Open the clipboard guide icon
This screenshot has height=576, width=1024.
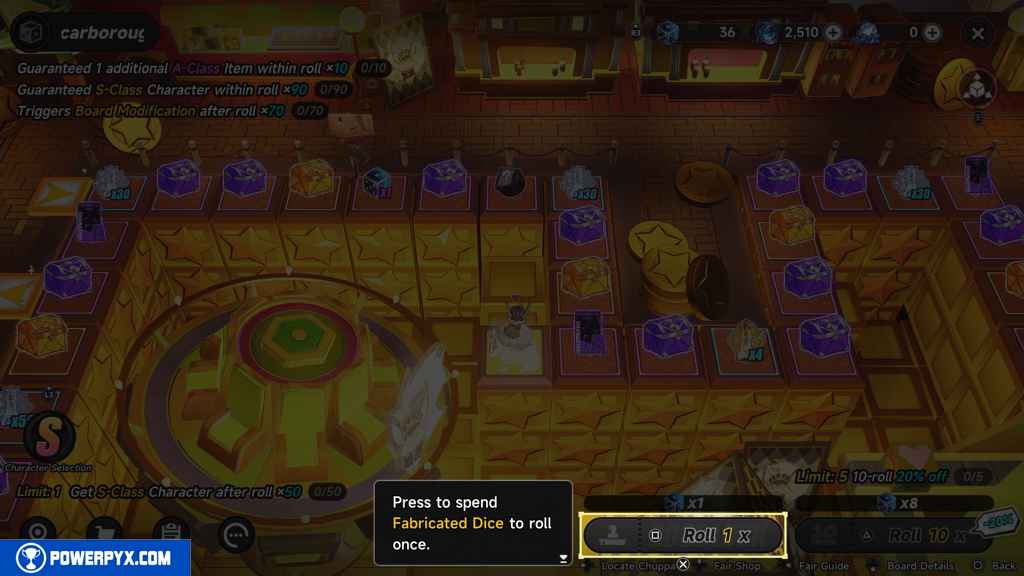point(171,533)
